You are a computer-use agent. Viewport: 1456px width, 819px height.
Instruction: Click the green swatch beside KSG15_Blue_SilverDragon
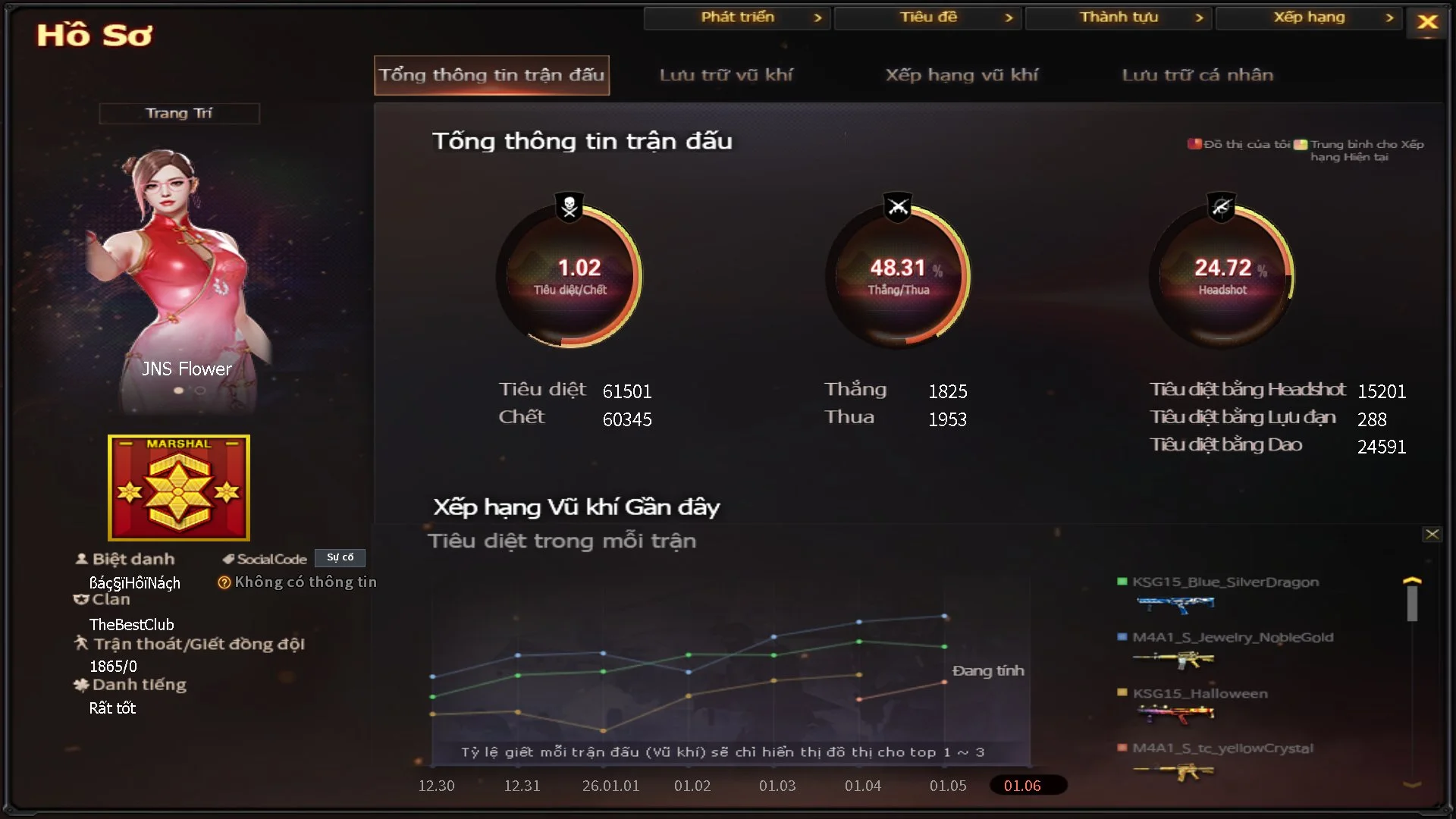pos(1124,582)
